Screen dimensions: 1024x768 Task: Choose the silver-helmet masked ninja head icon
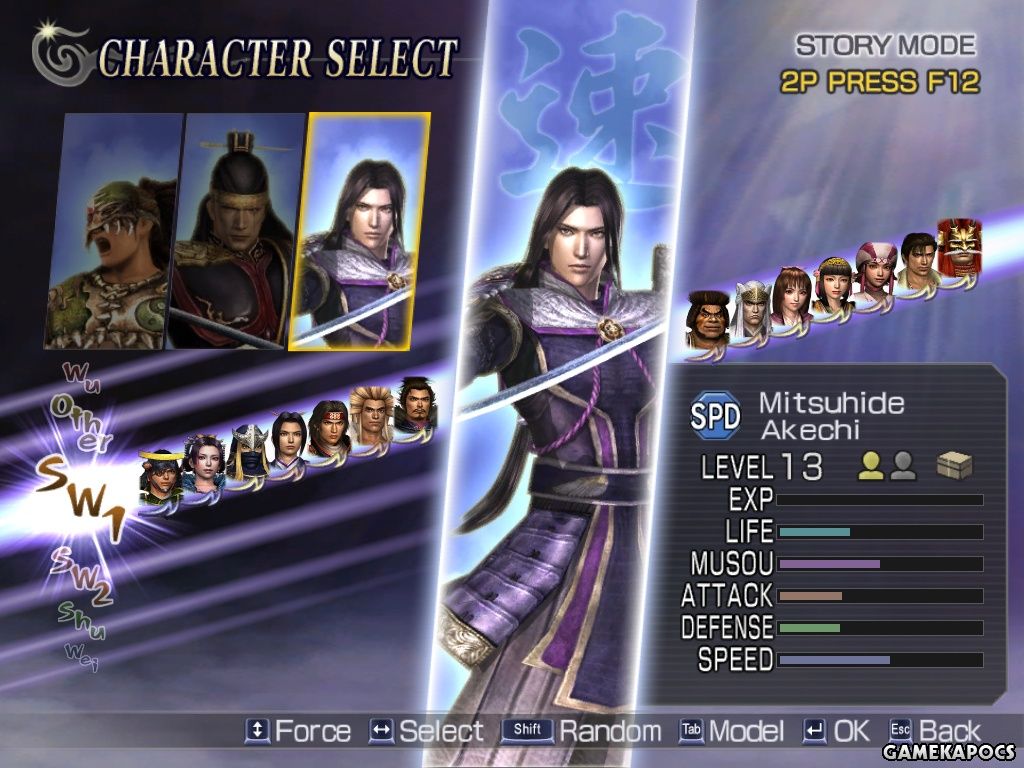pos(247,453)
